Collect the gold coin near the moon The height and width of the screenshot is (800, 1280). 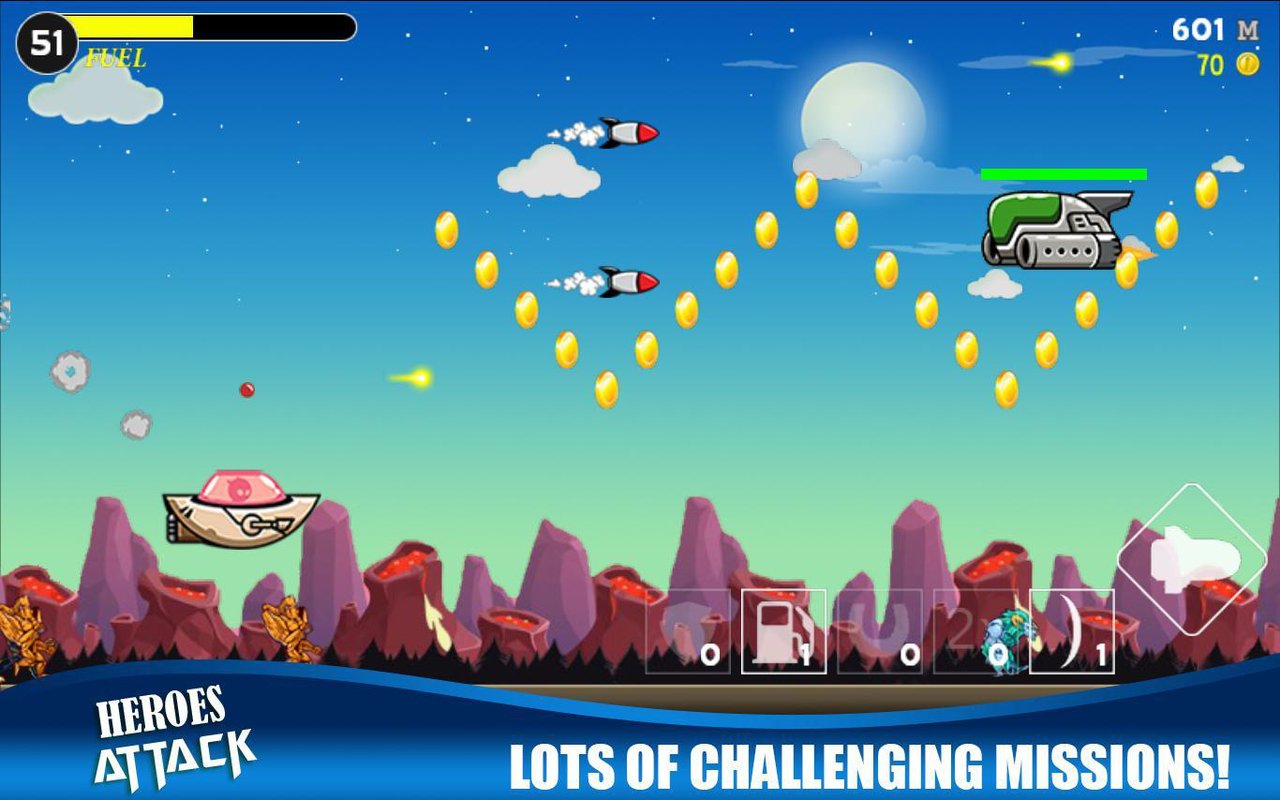(807, 187)
